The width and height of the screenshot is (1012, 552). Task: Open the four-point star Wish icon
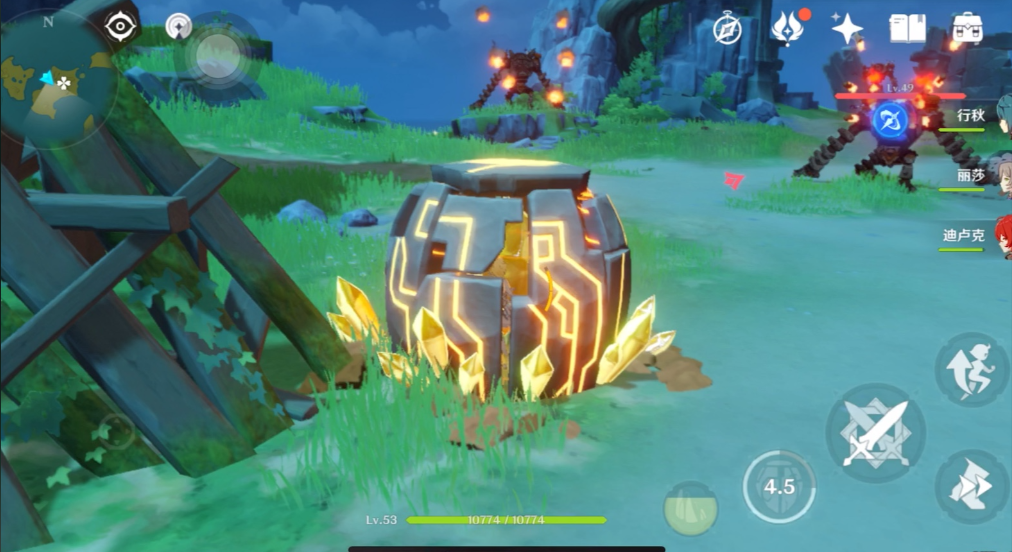pyautogui.click(x=846, y=28)
